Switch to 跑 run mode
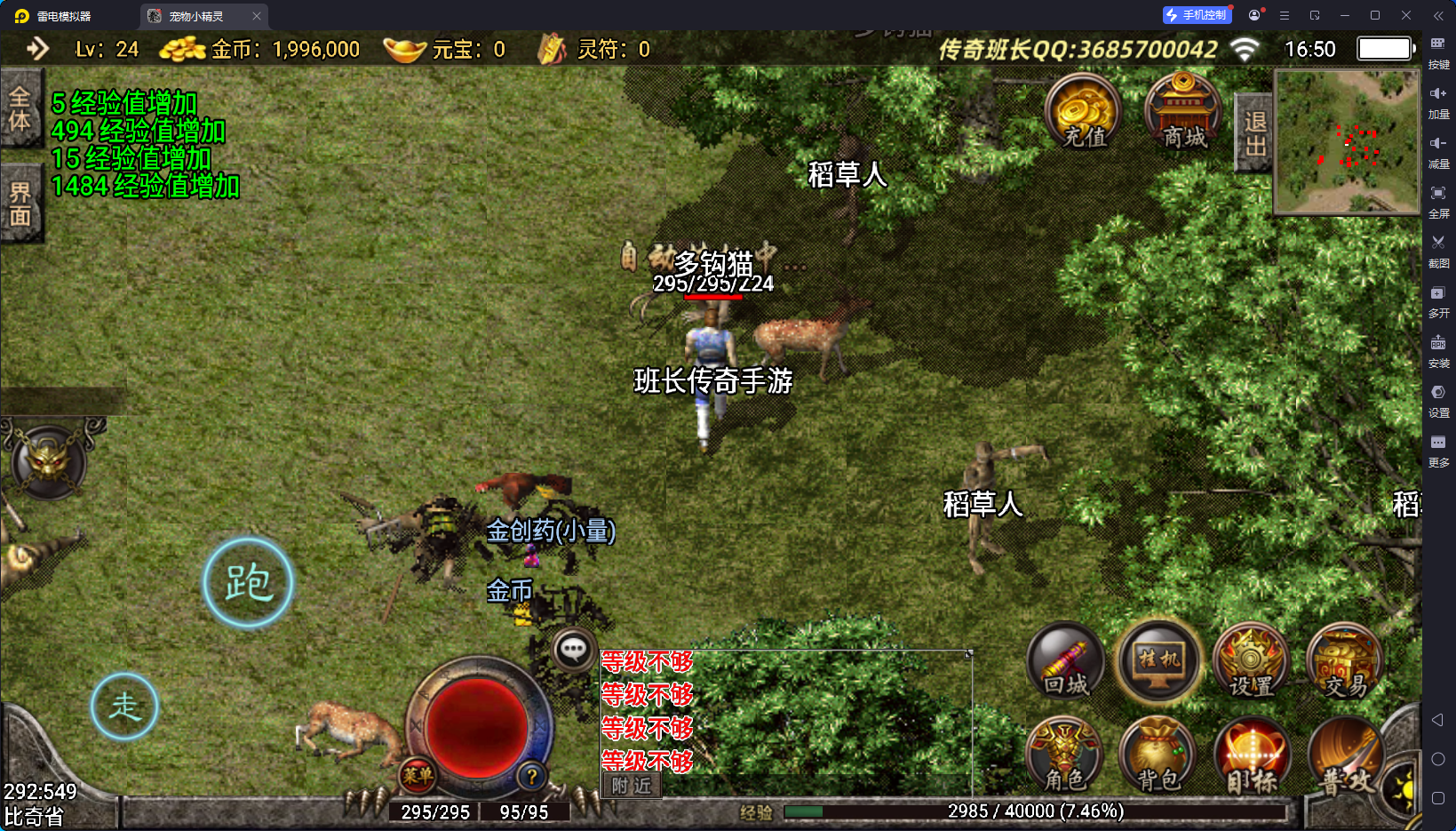This screenshot has width=1456, height=831. pyautogui.click(x=248, y=583)
